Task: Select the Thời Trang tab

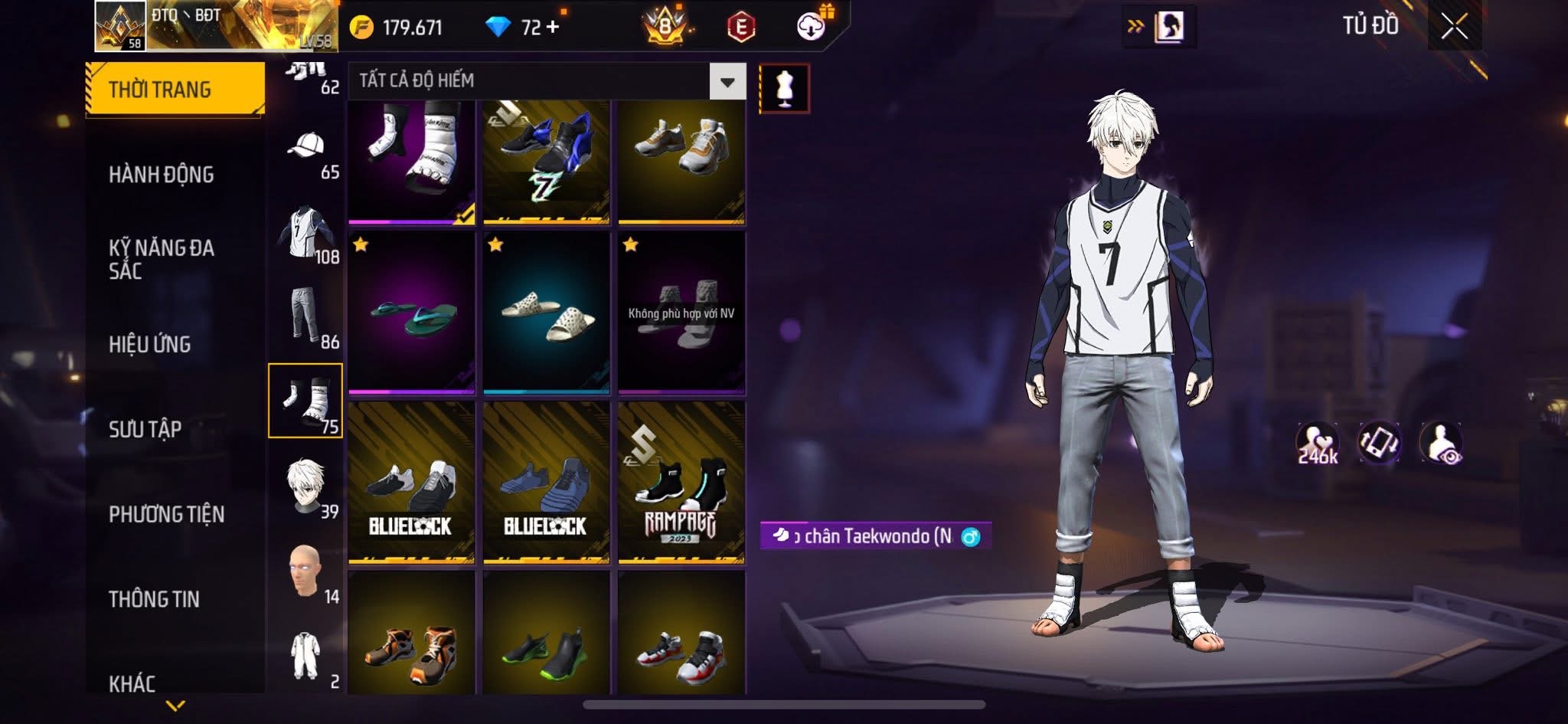Action: point(175,90)
